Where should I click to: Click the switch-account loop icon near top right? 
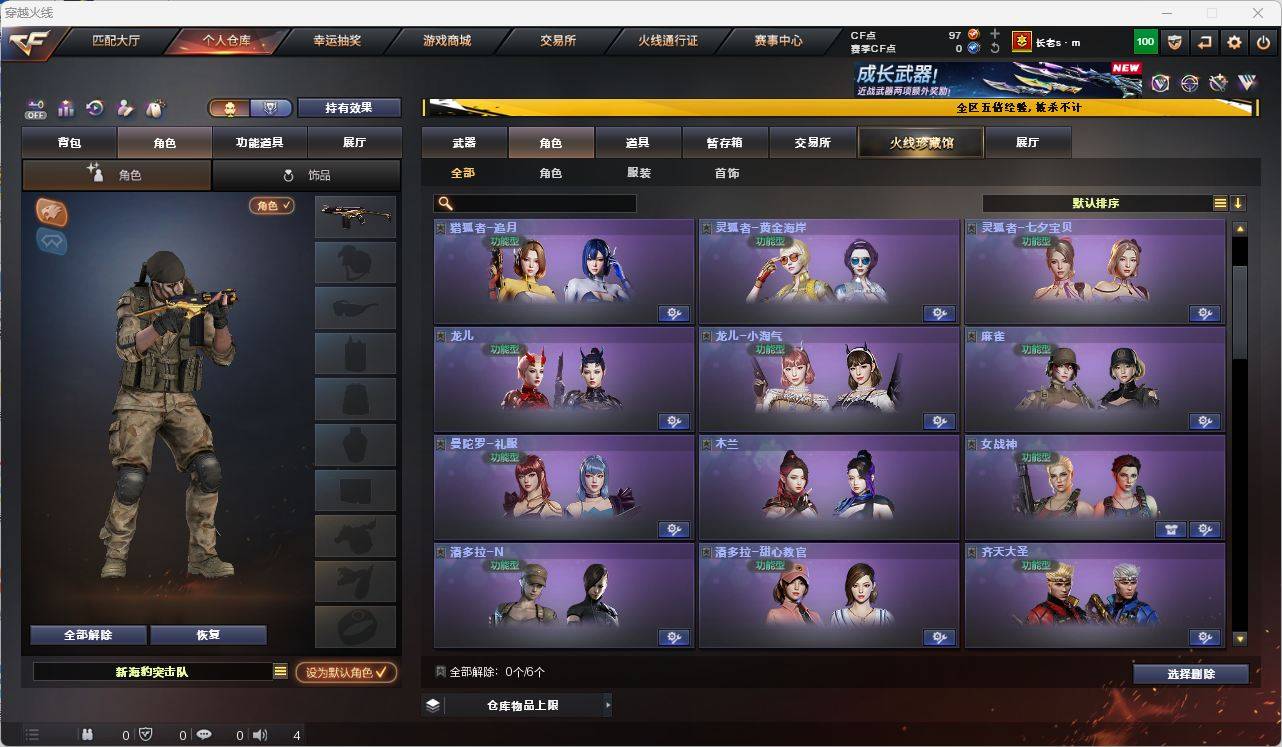coord(1203,41)
